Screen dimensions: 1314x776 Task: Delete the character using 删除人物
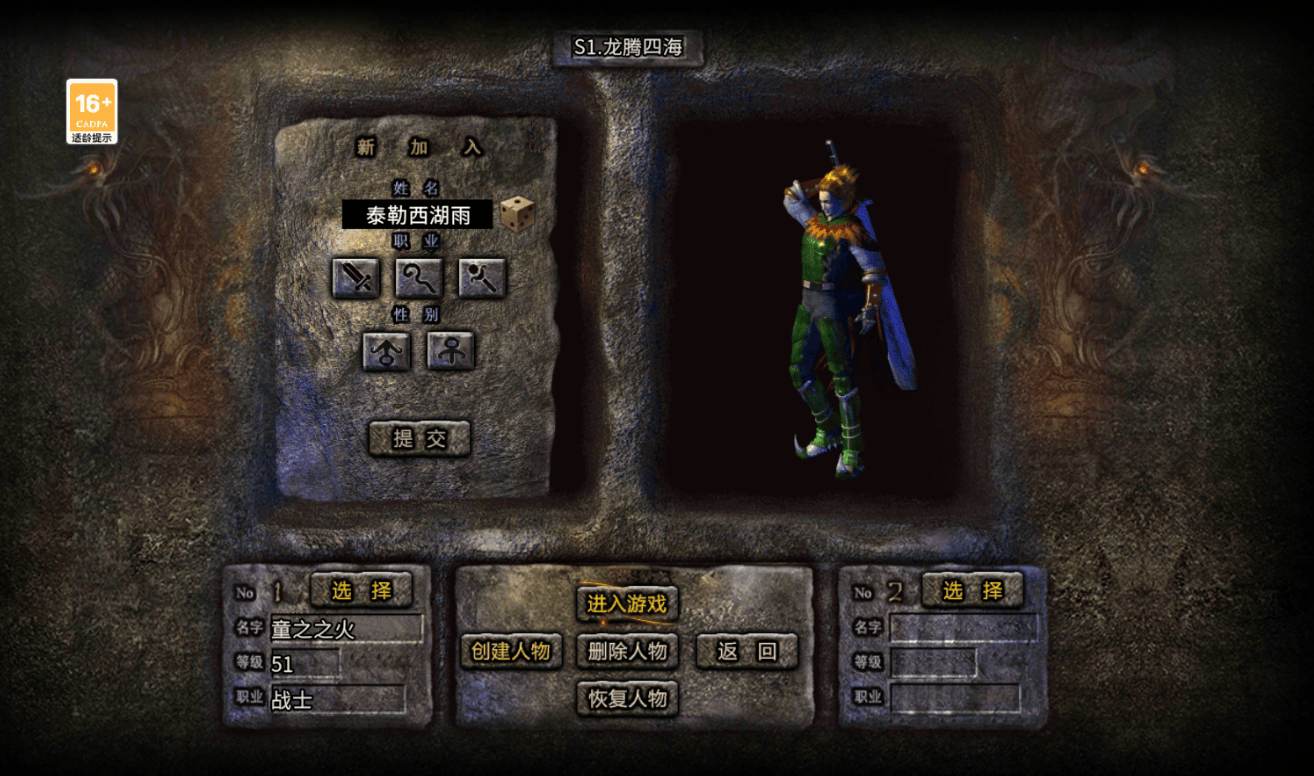(627, 651)
